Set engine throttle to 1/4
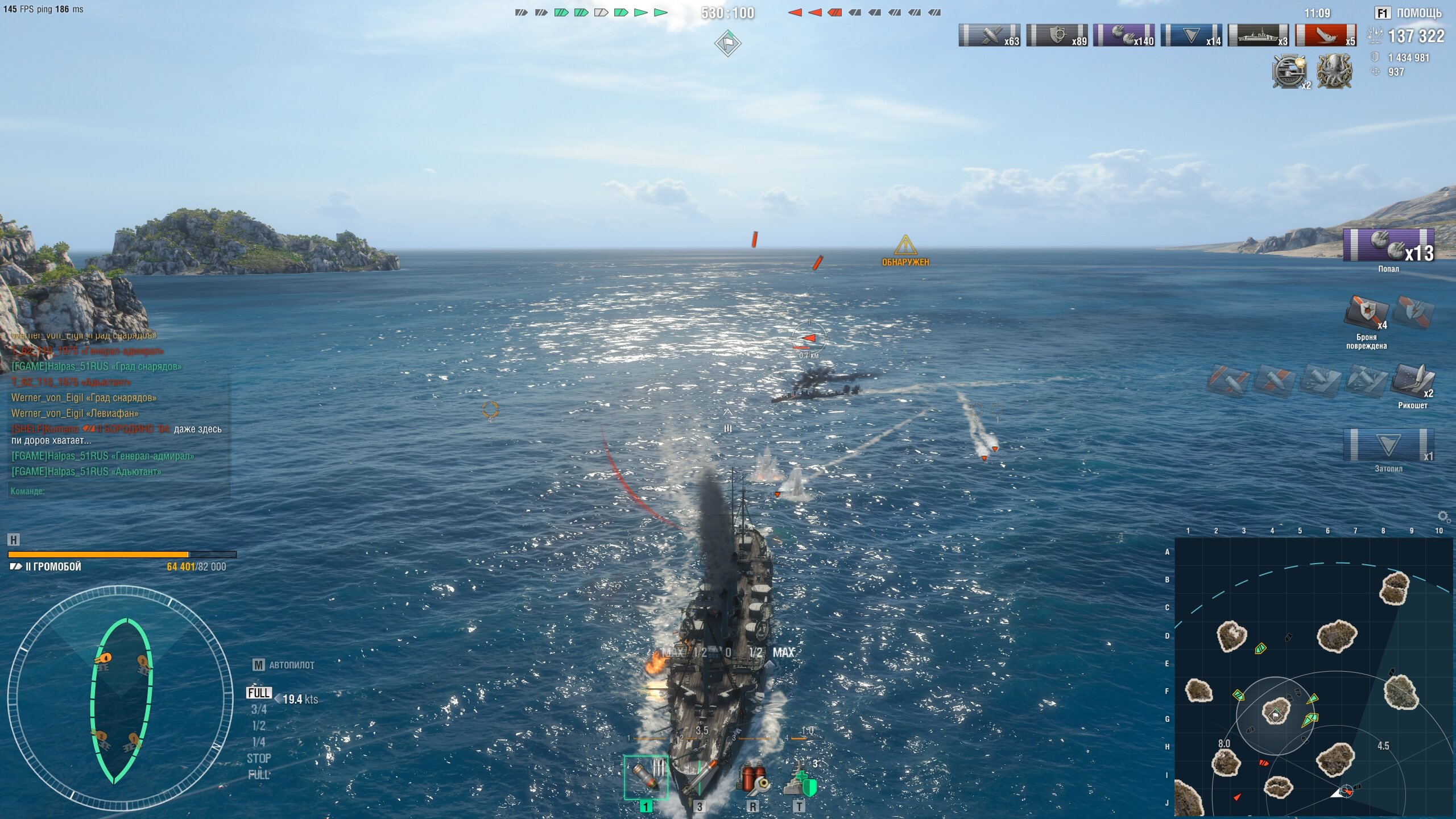The width and height of the screenshot is (1456, 819). [x=259, y=742]
